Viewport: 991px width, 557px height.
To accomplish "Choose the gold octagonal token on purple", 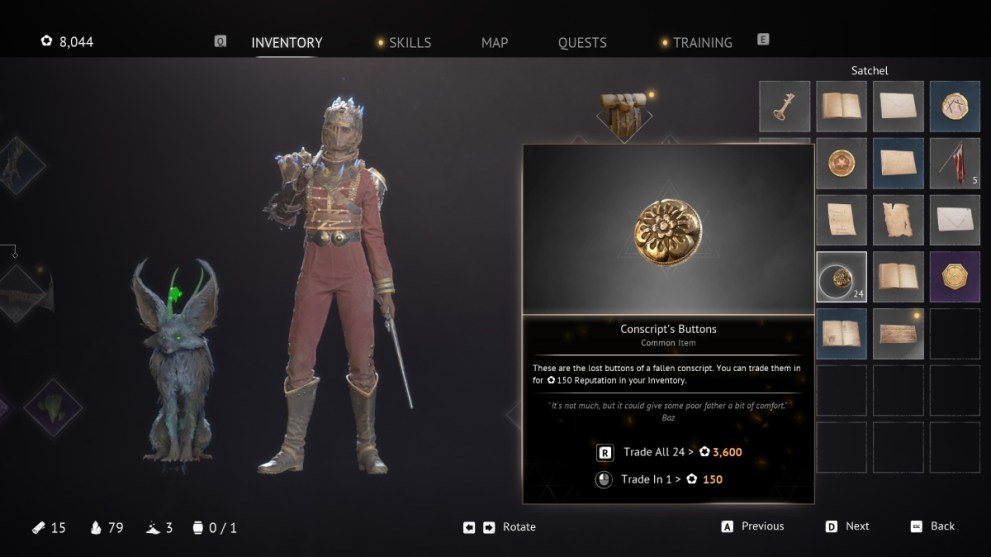I will coord(955,277).
